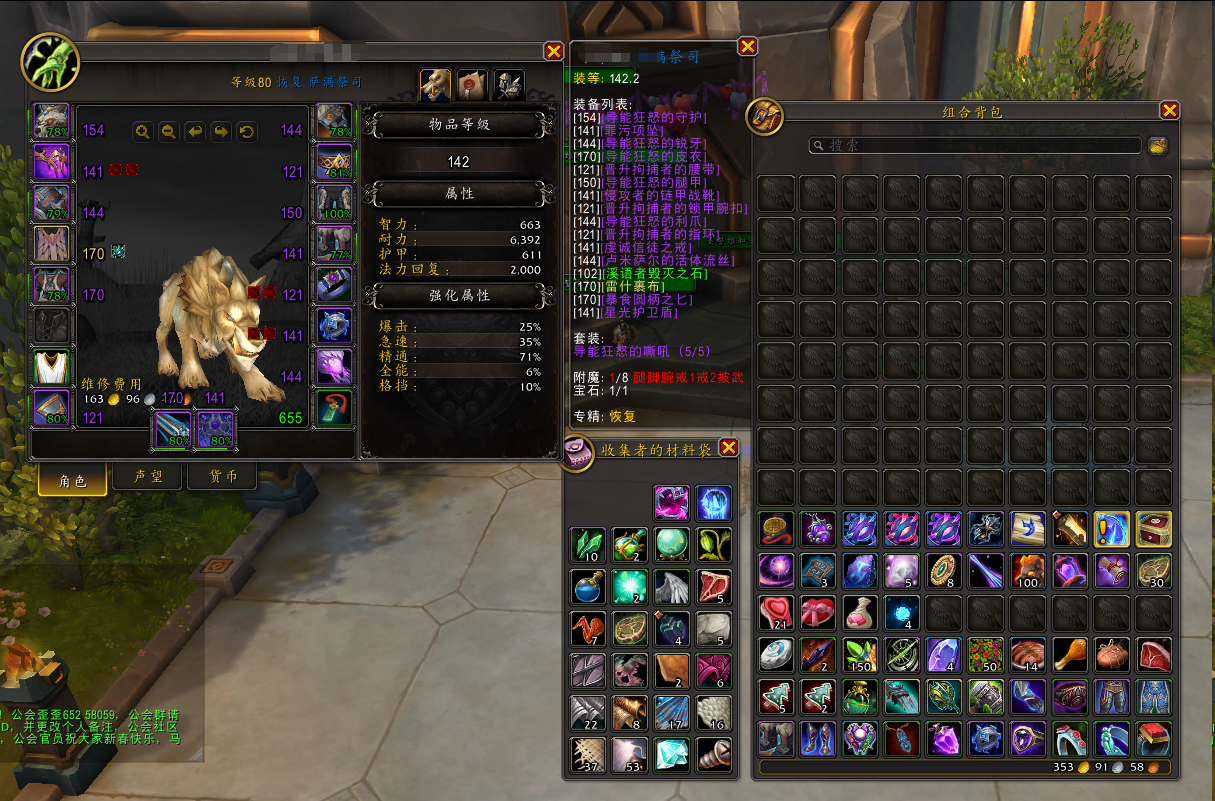Zoom in on the character model

[x=143, y=131]
